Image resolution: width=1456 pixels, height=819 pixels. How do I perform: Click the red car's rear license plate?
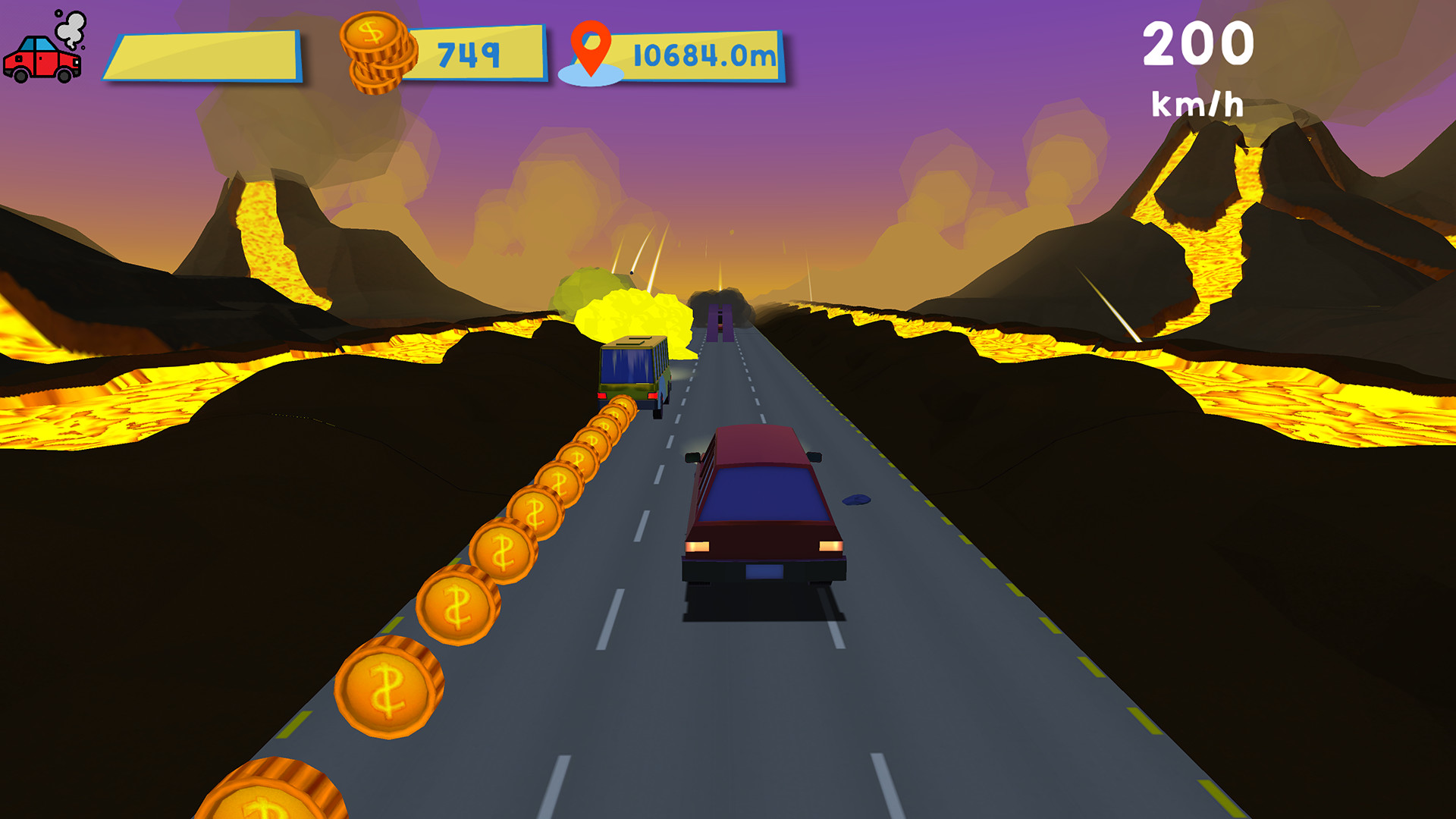[764, 570]
